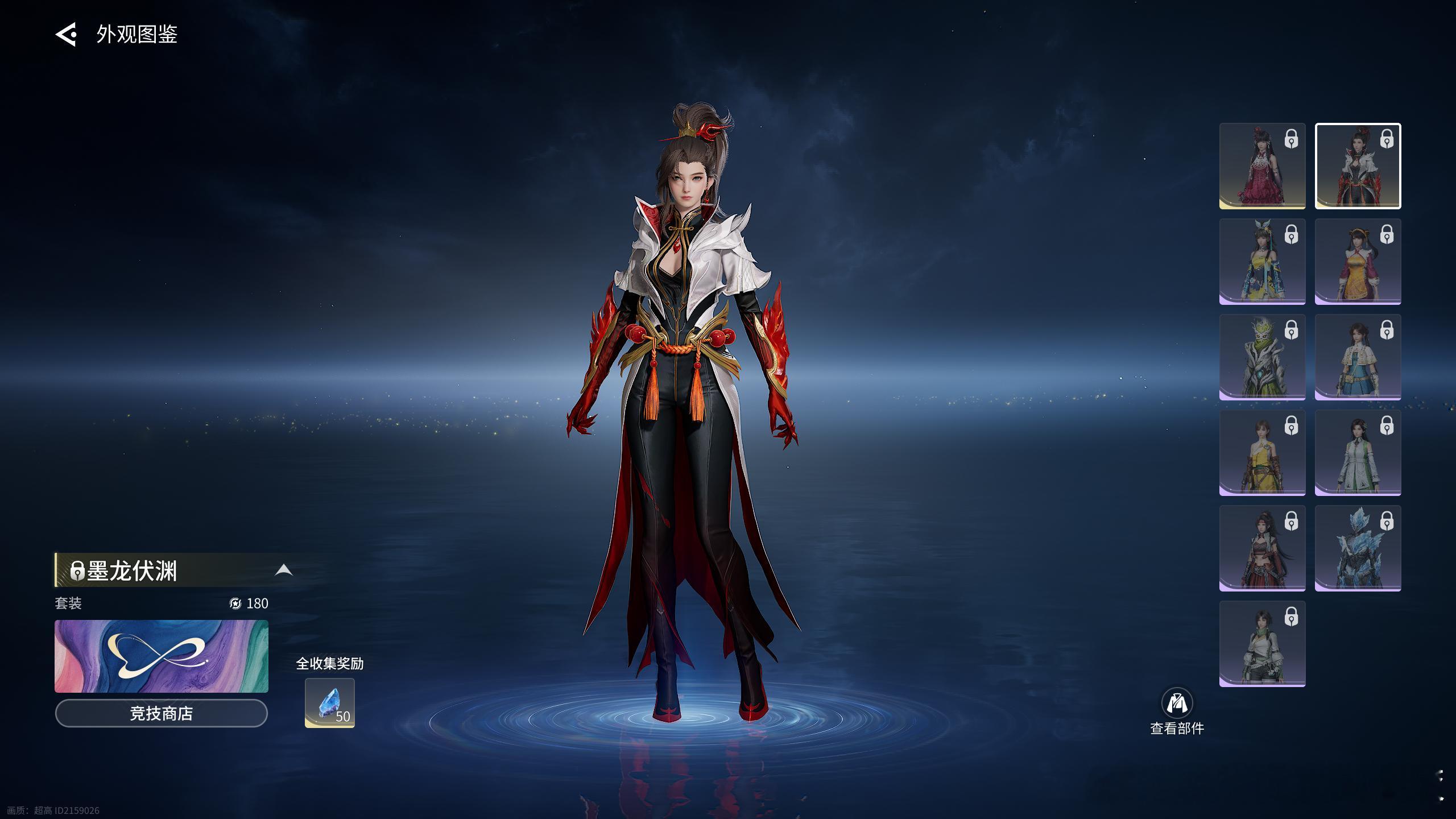Pick the cream top and blue skirt outfit
1456x819 pixels.
pos(1358,357)
